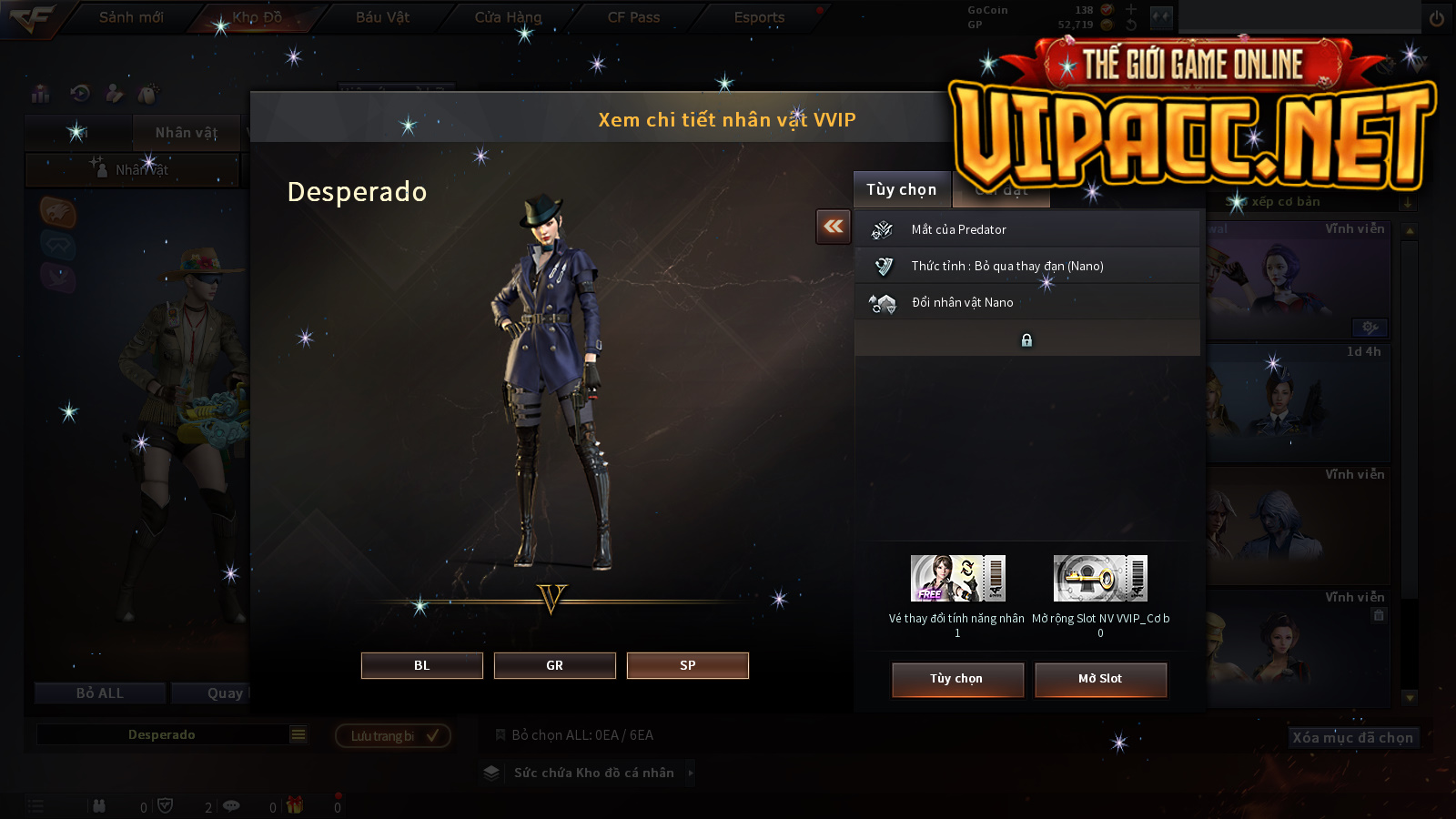Open the CF Pass menu

coord(633,17)
